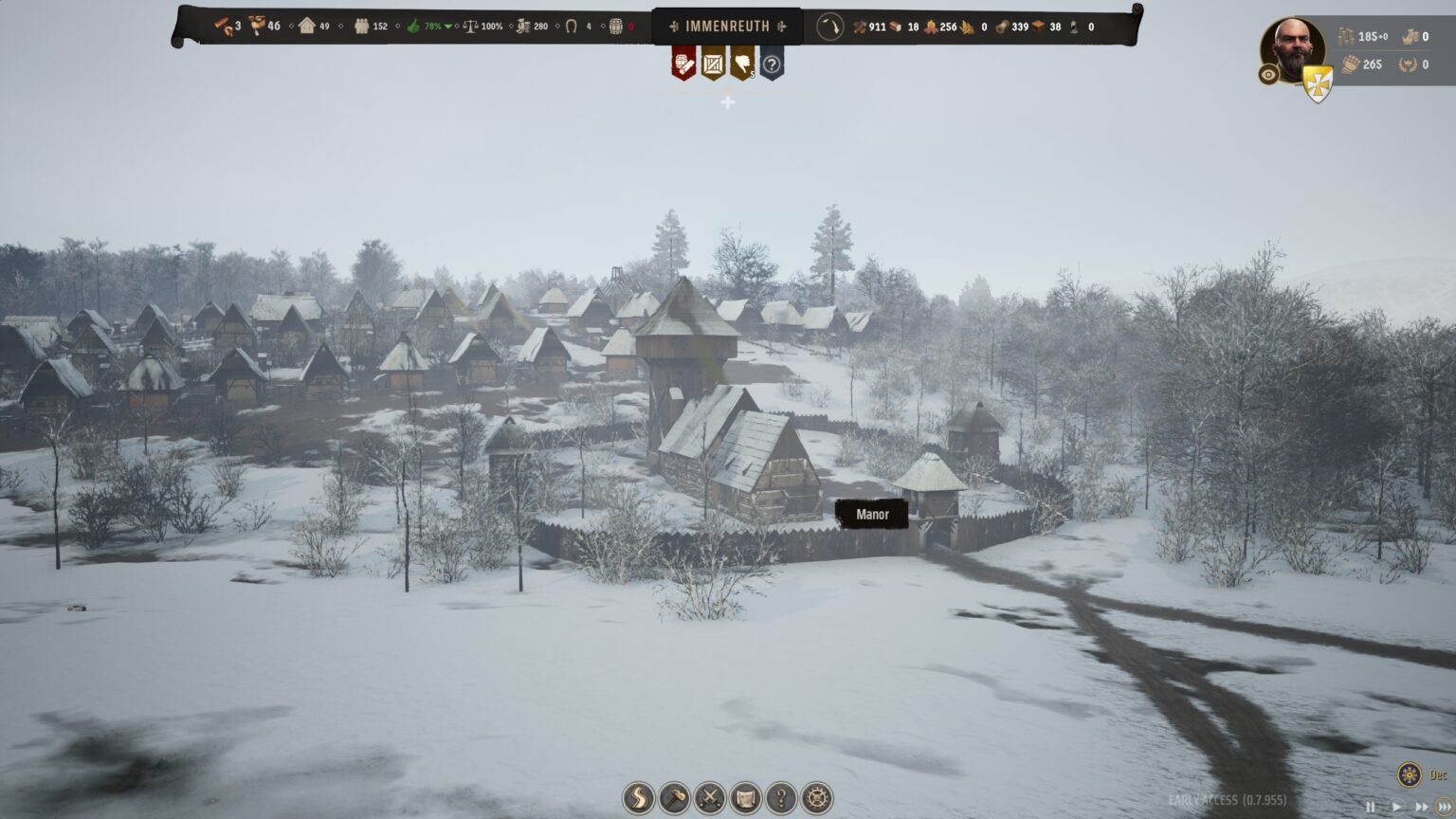Open the thumbs-down approval alert banner
The width and height of the screenshot is (1456, 819).
[742, 64]
